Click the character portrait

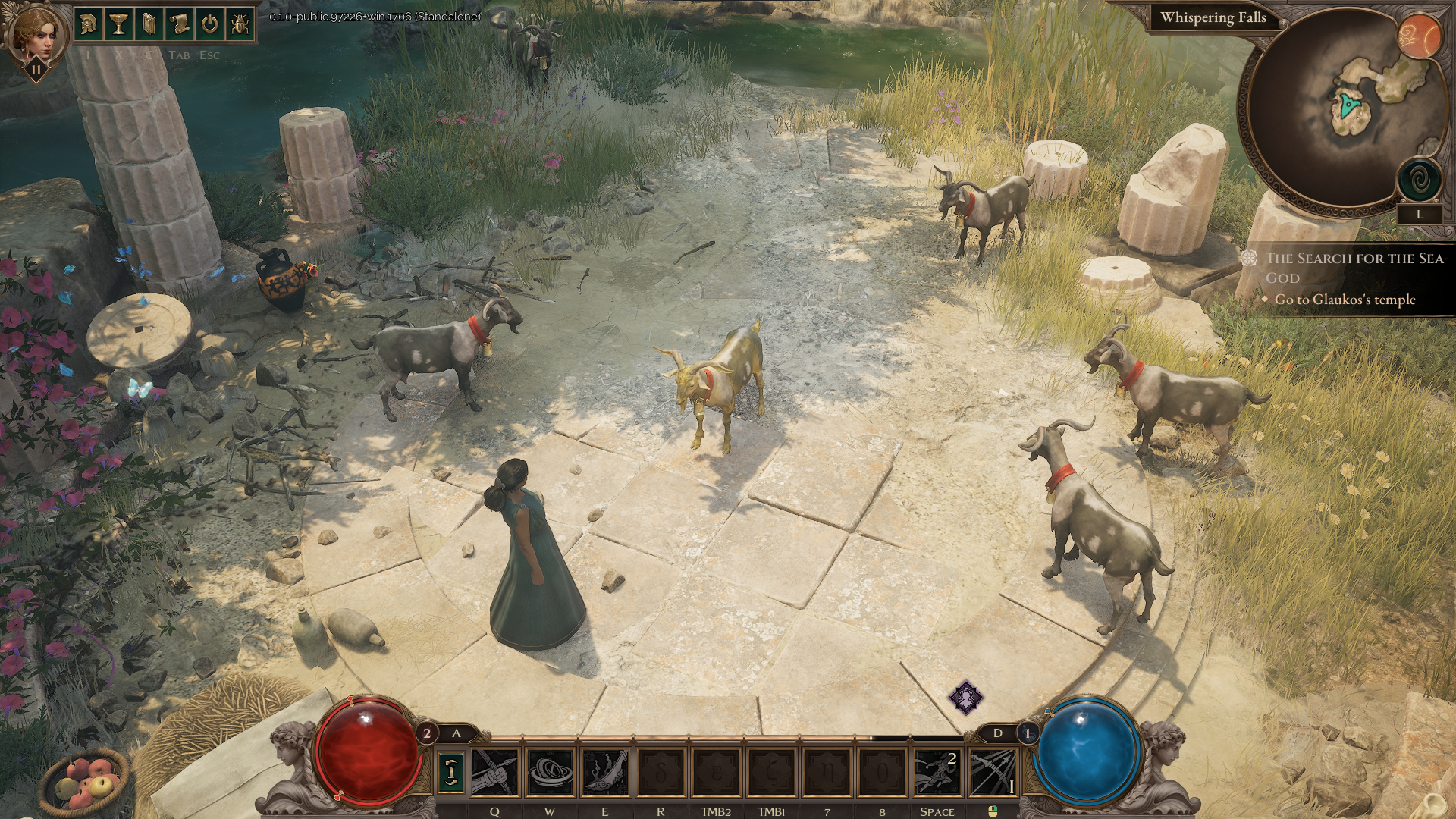[x=33, y=33]
